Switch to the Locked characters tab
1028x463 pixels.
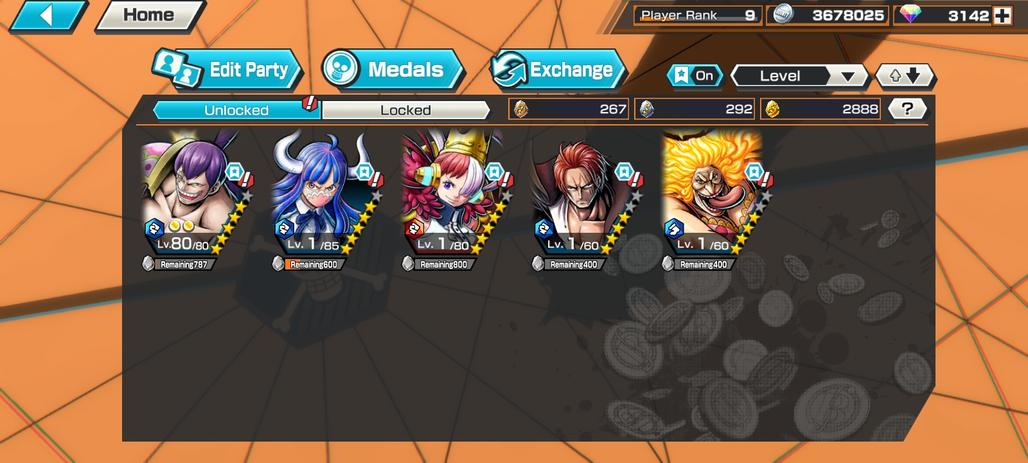pyautogui.click(x=405, y=109)
